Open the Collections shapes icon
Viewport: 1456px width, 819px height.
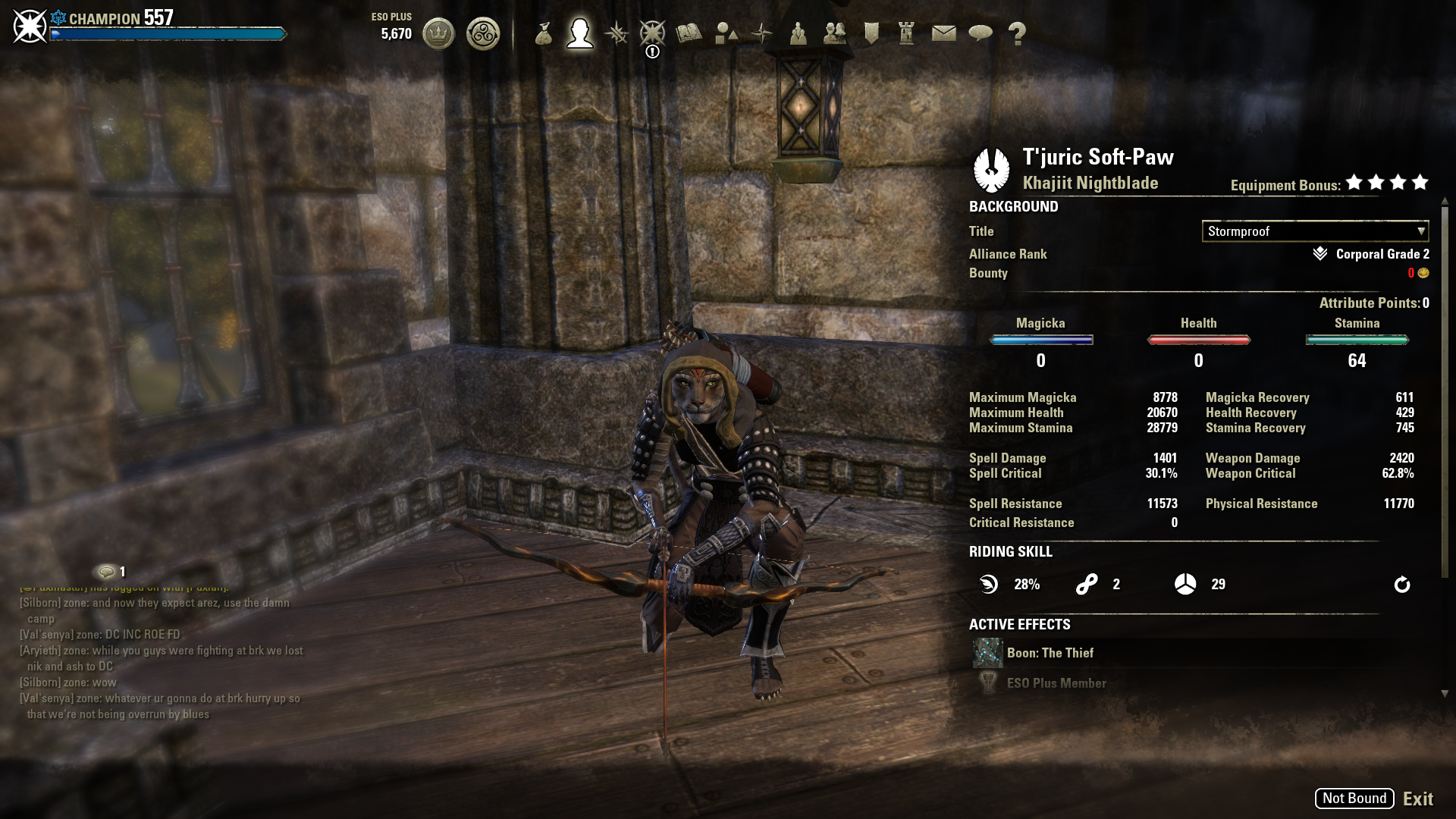pyautogui.click(x=726, y=33)
